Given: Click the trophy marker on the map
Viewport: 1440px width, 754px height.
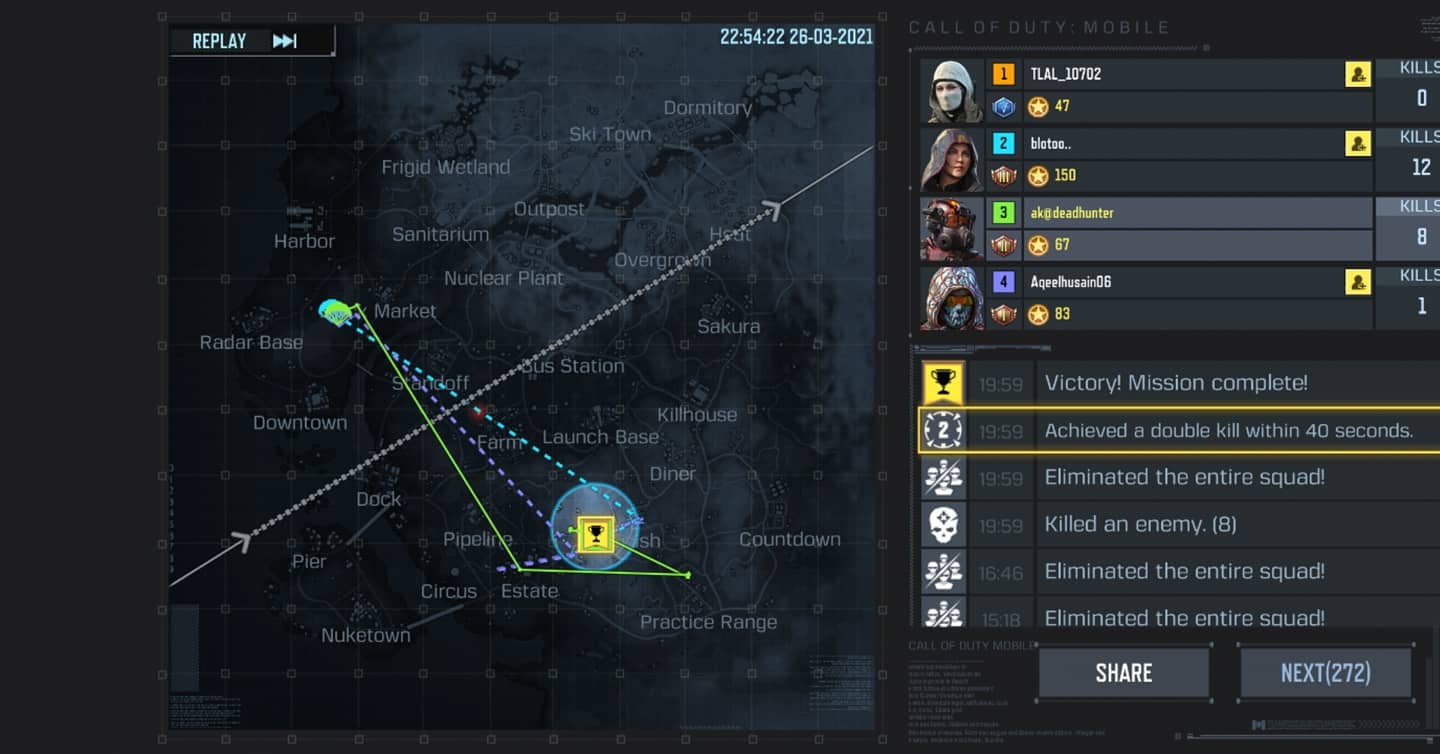Looking at the screenshot, I should pos(595,535).
